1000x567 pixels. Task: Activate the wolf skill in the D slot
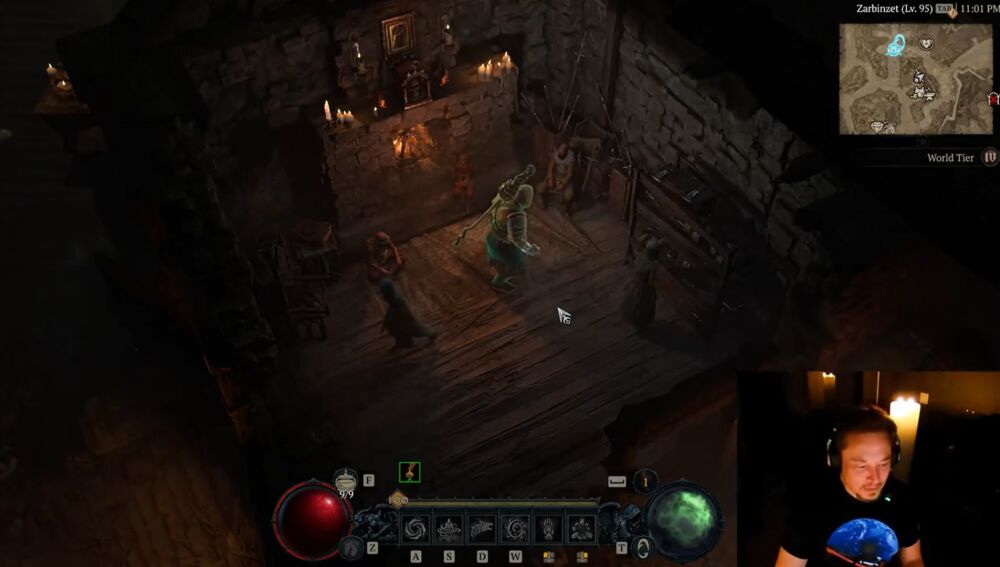[x=482, y=528]
